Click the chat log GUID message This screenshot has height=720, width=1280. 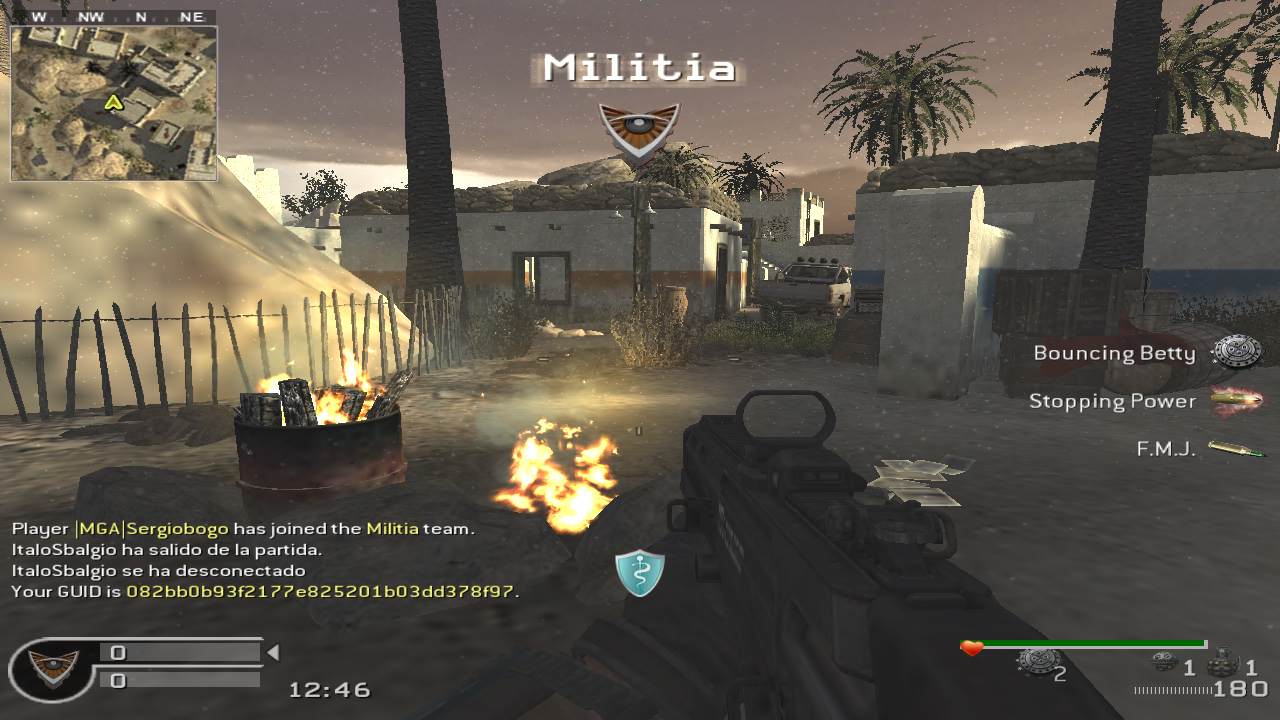click(x=265, y=591)
